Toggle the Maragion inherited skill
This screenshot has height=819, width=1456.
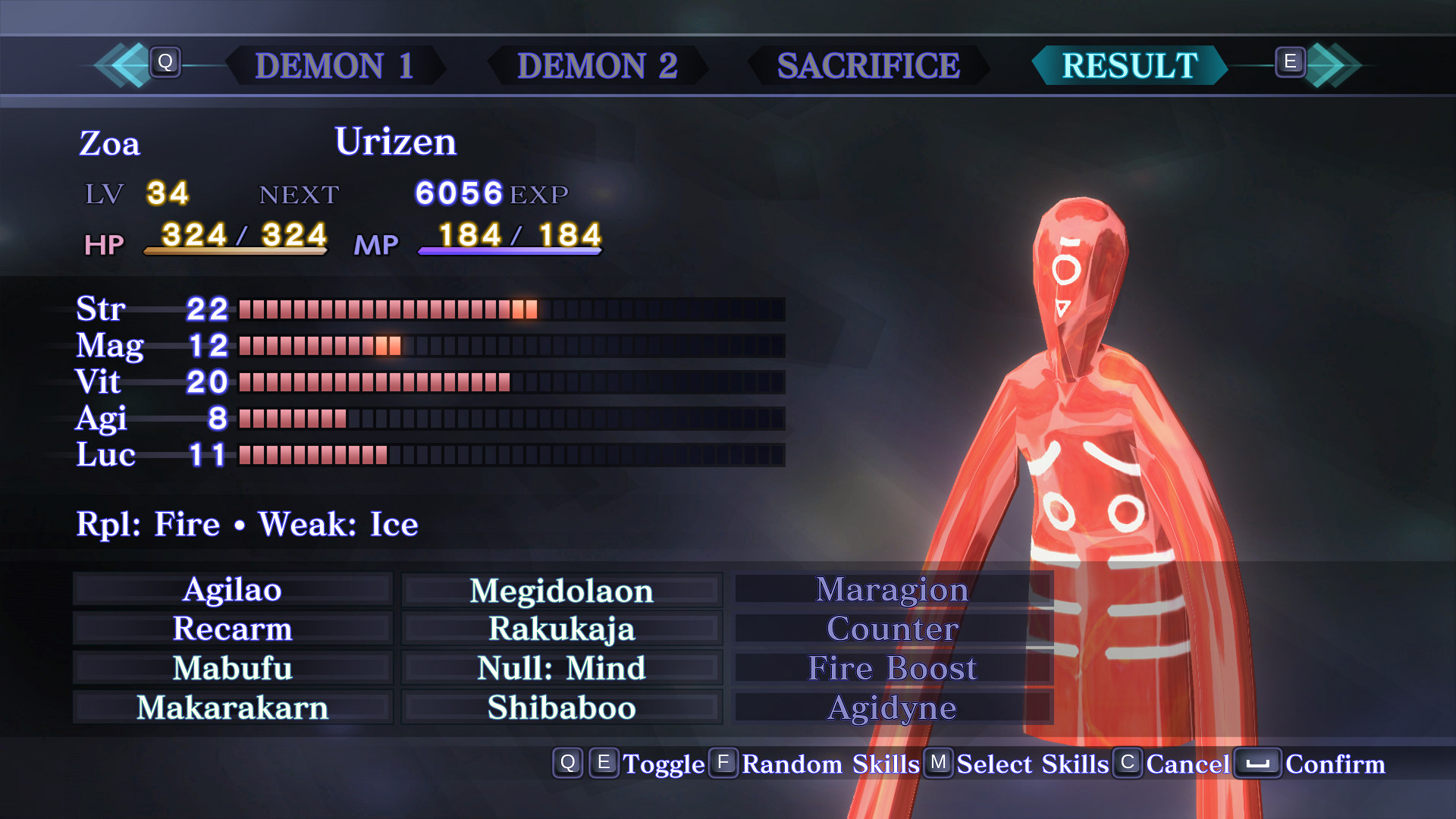pos(893,590)
